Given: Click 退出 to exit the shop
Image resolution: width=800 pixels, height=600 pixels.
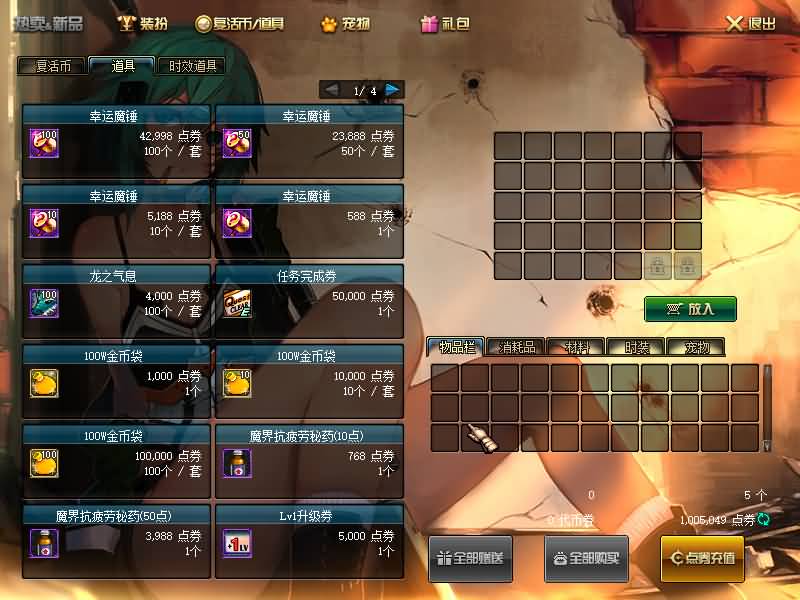Looking at the screenshot, I should coord(750,23).
